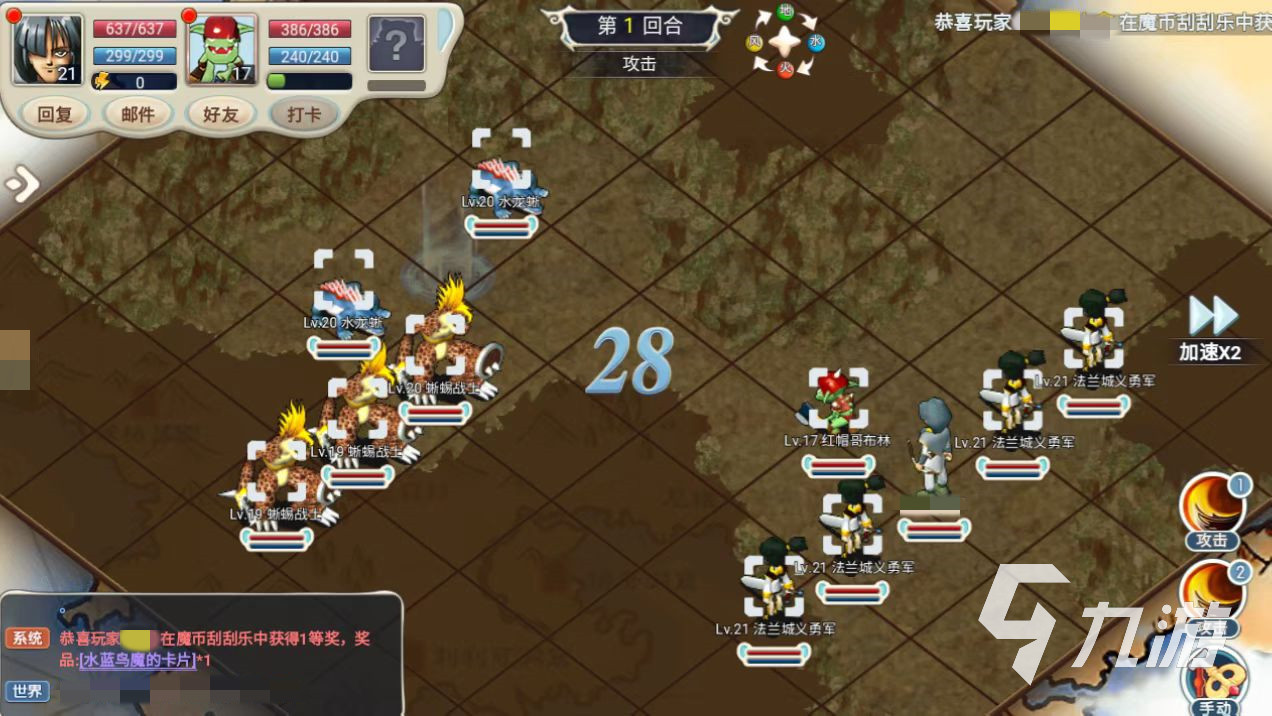Click the 打卡 check-in button
The width and height of the screenshot is (1272, 716).
pyautogui.click(x=304, y=114)
